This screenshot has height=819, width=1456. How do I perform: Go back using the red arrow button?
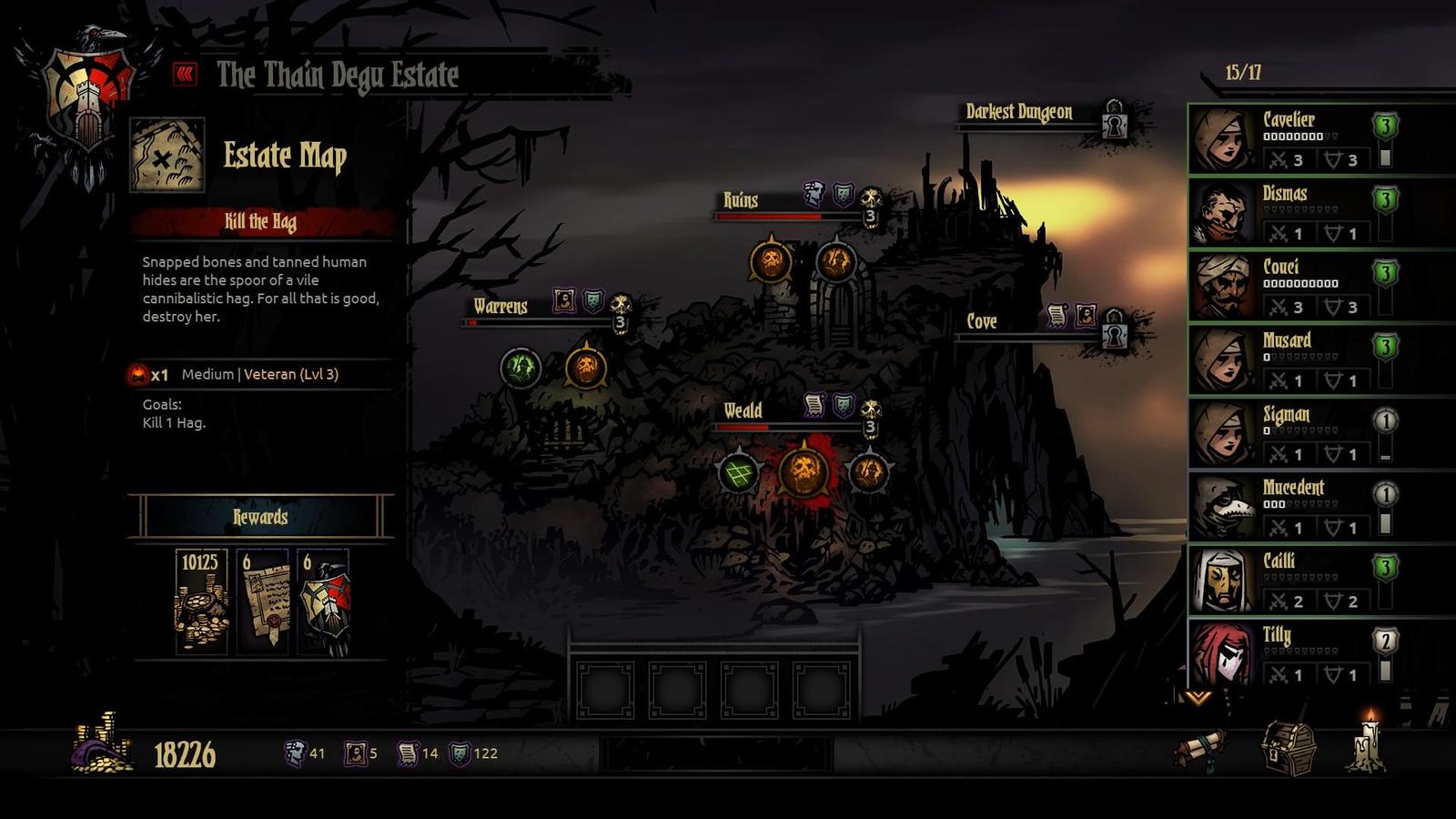pos(185,74)
